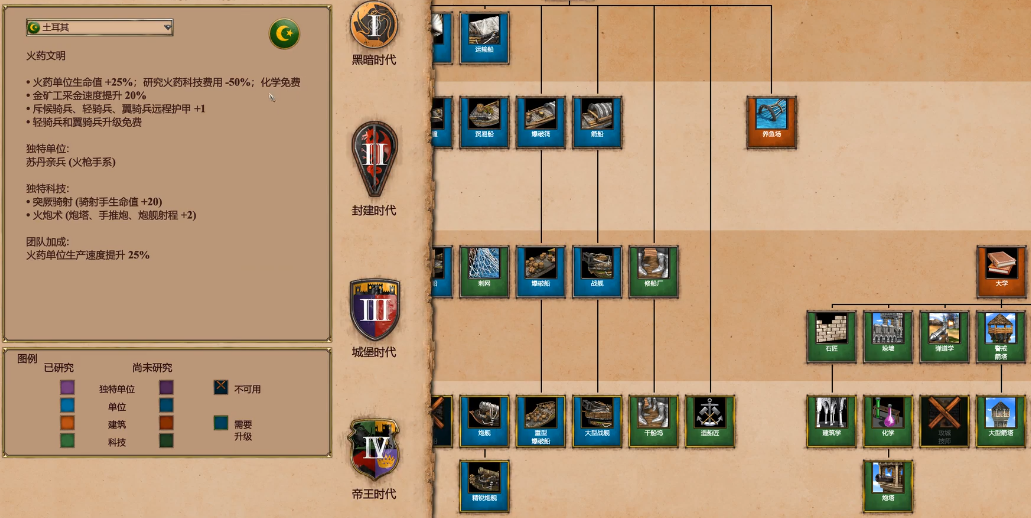Choose the 精锐炮舰 elite cannon galleon
1031x518 pixels.
(485, 485)
